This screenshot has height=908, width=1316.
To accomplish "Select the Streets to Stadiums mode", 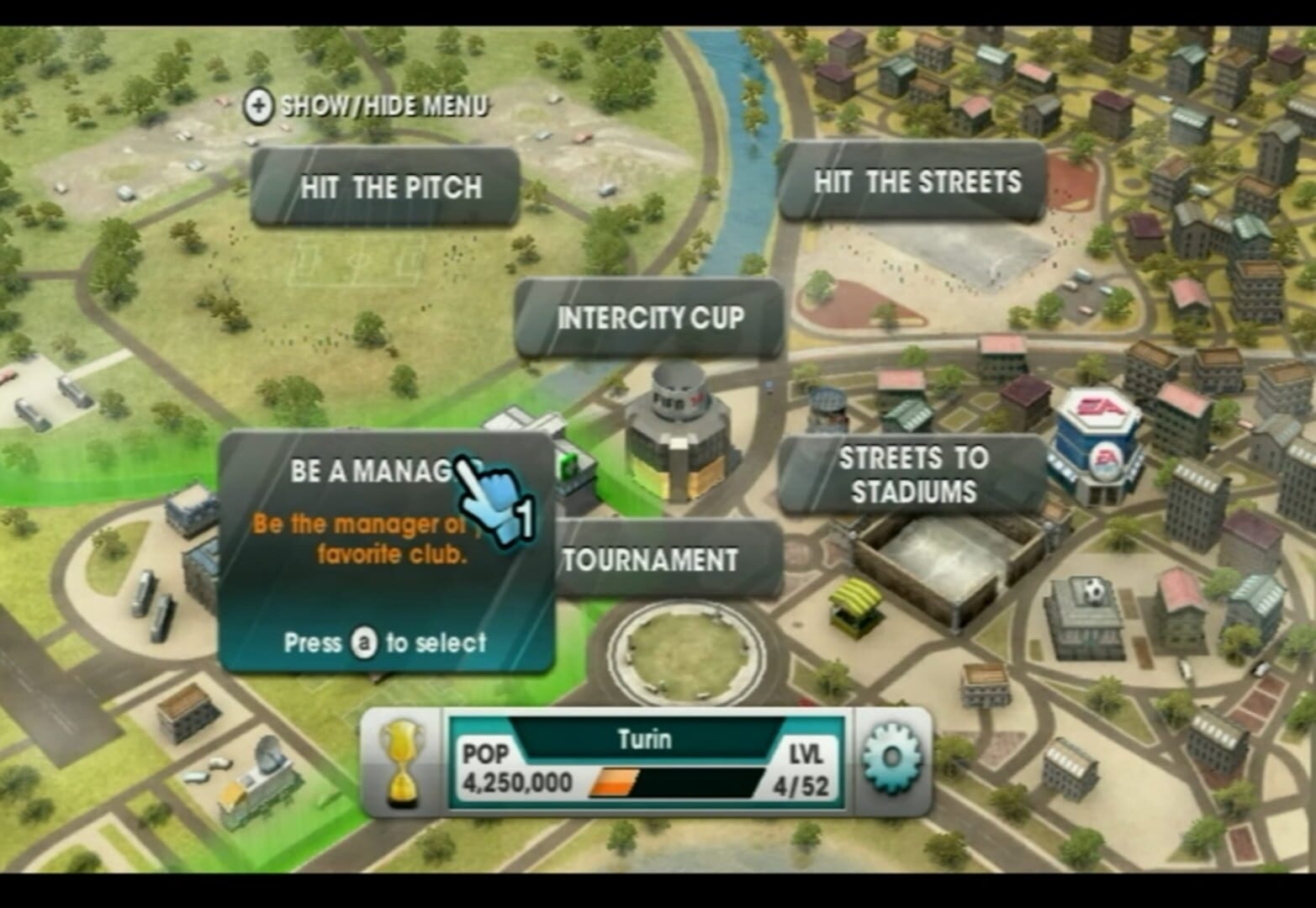I will (x=913, y=475).
